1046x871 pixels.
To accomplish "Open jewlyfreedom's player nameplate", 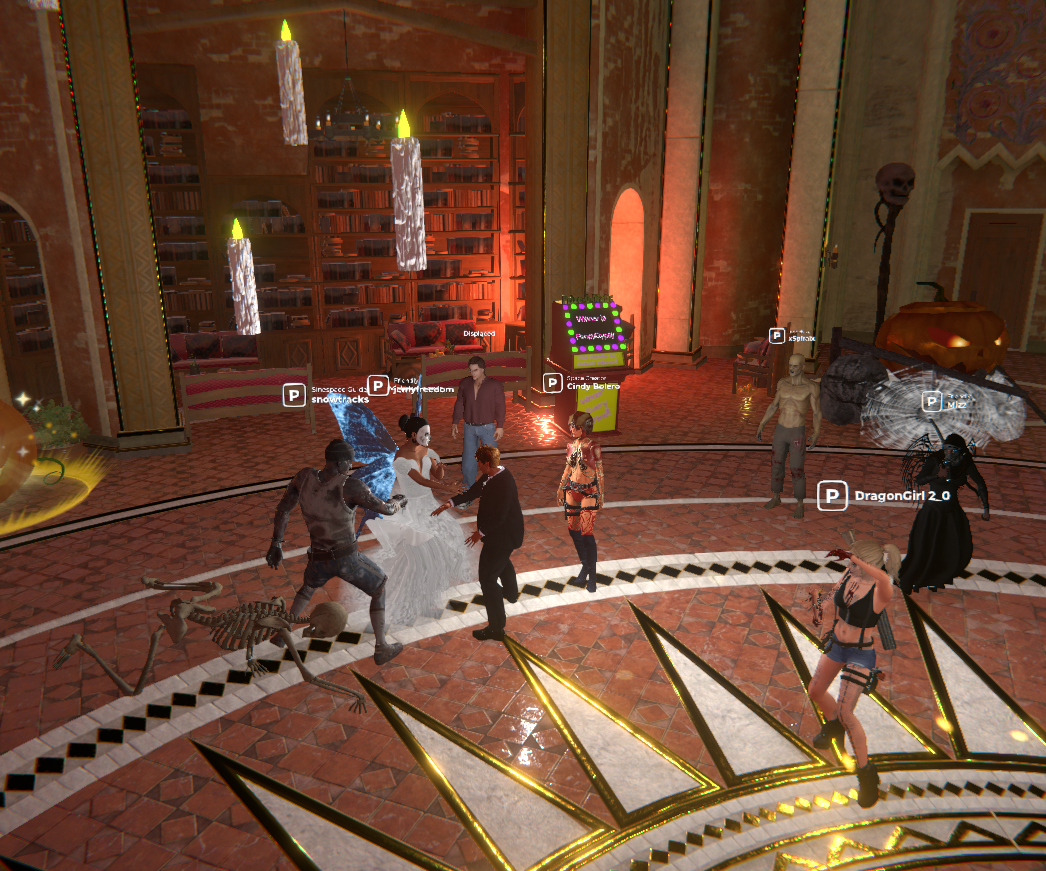I will 411,386.
